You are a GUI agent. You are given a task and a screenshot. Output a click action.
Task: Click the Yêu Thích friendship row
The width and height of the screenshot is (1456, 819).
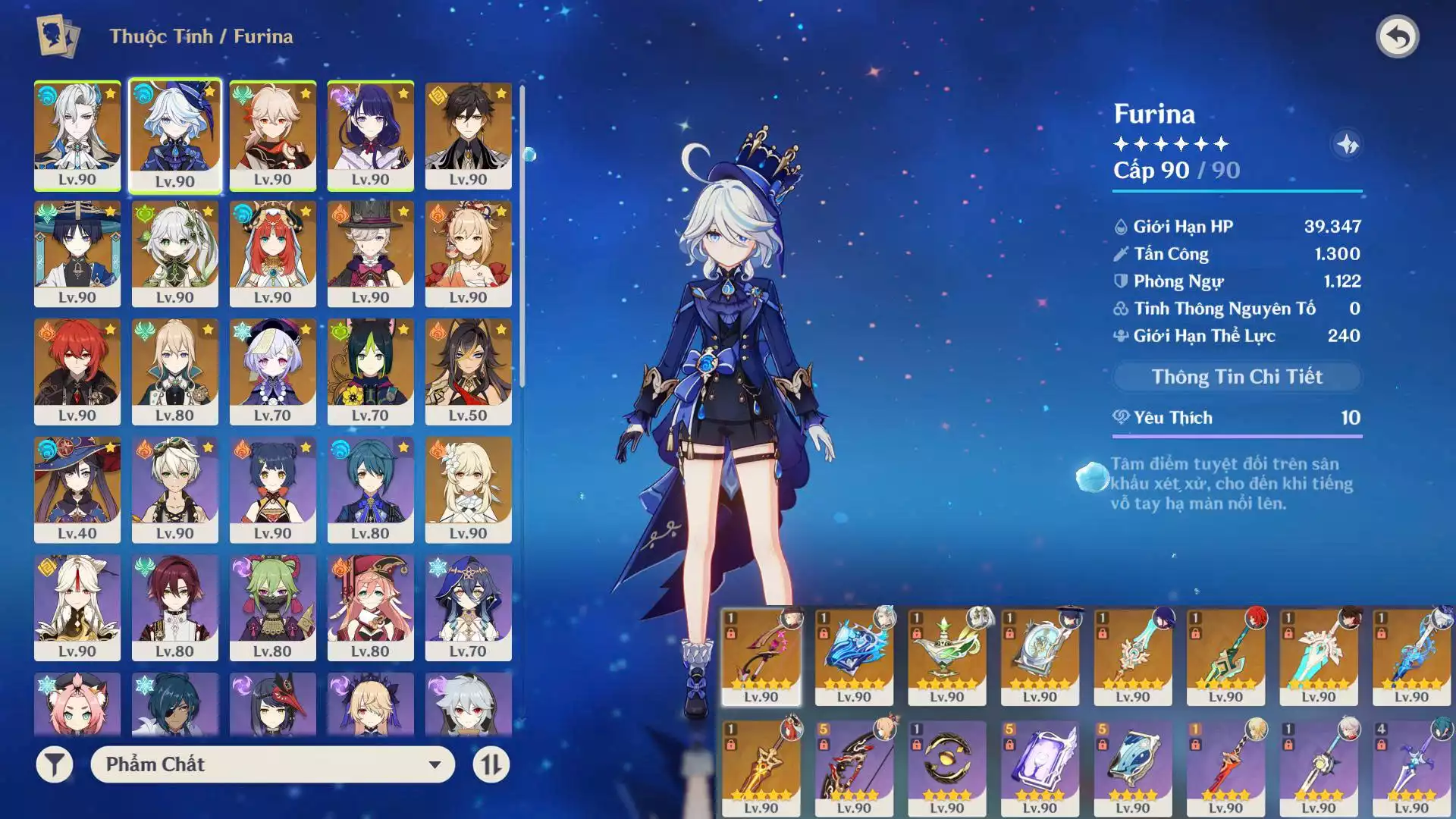pos(1237,418)
